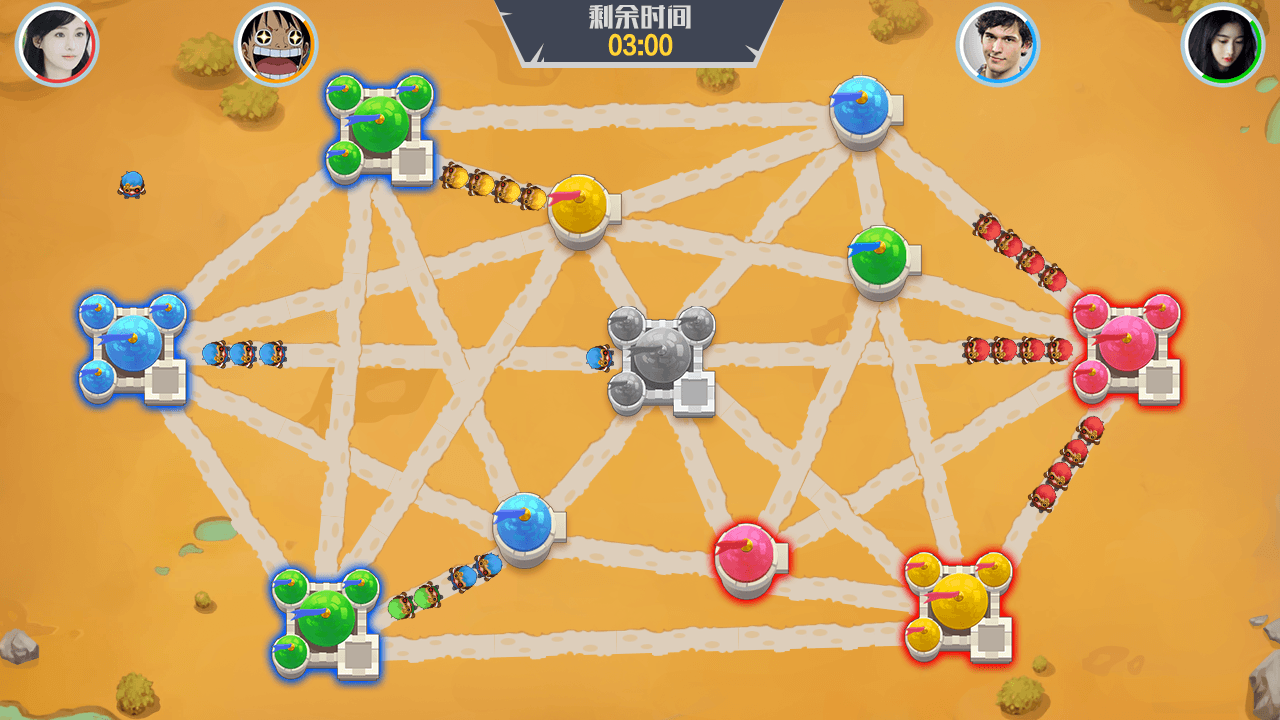Select the Luffy cartoon player avatar

click(275, 45)
